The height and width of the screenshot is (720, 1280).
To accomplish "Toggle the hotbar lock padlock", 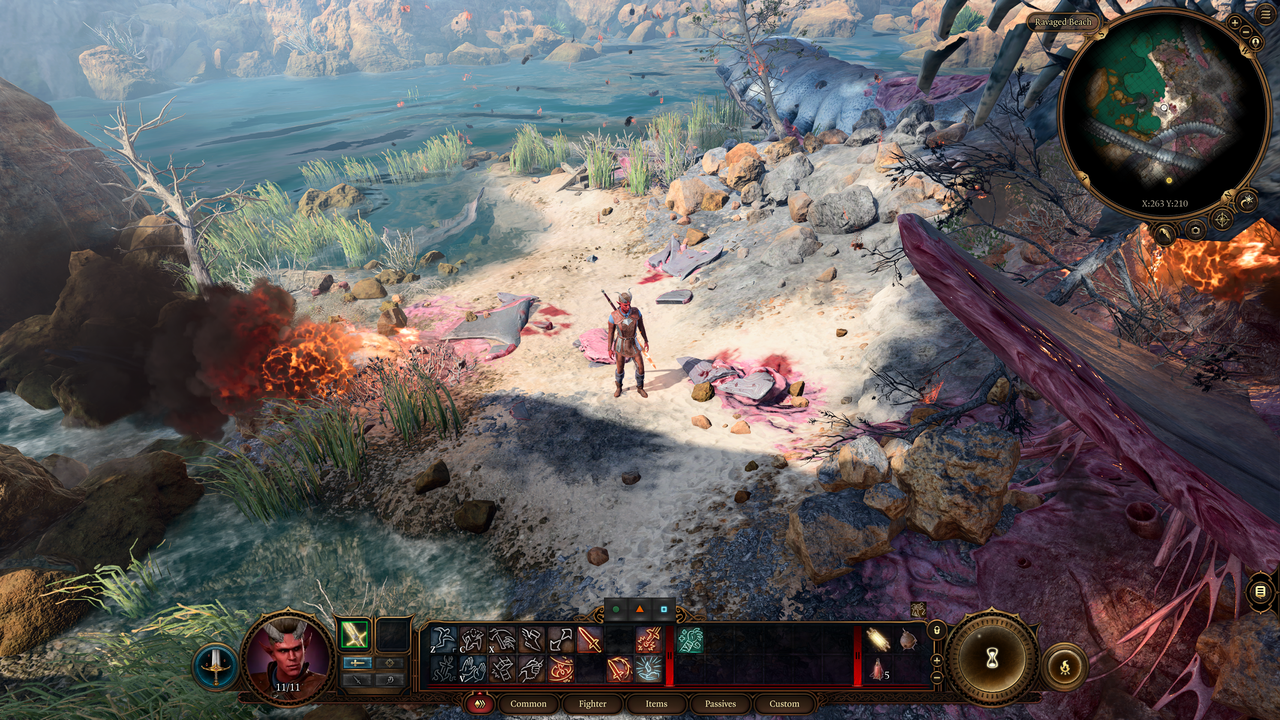I will [936, 631].
